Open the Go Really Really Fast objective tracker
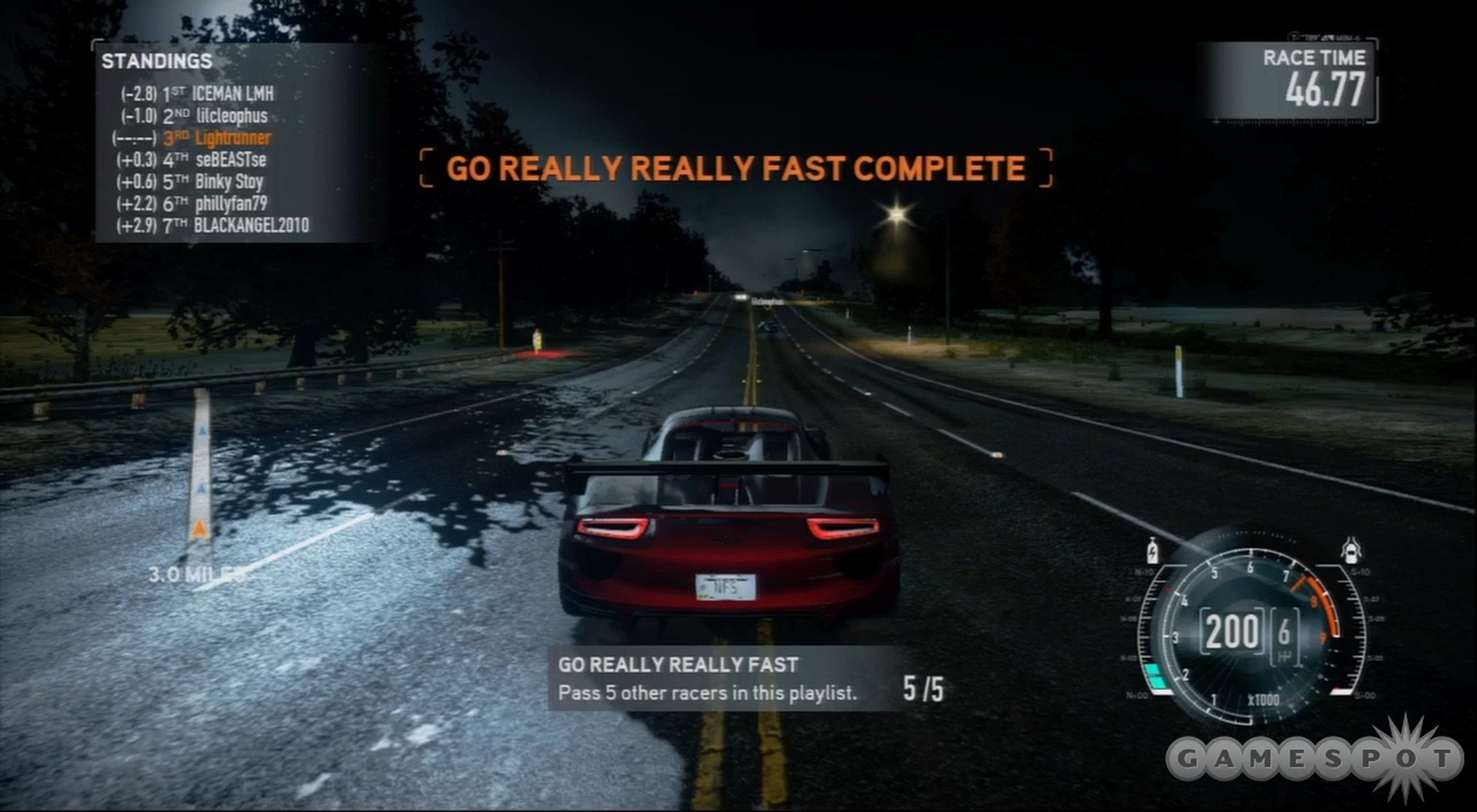 (748, 679)
